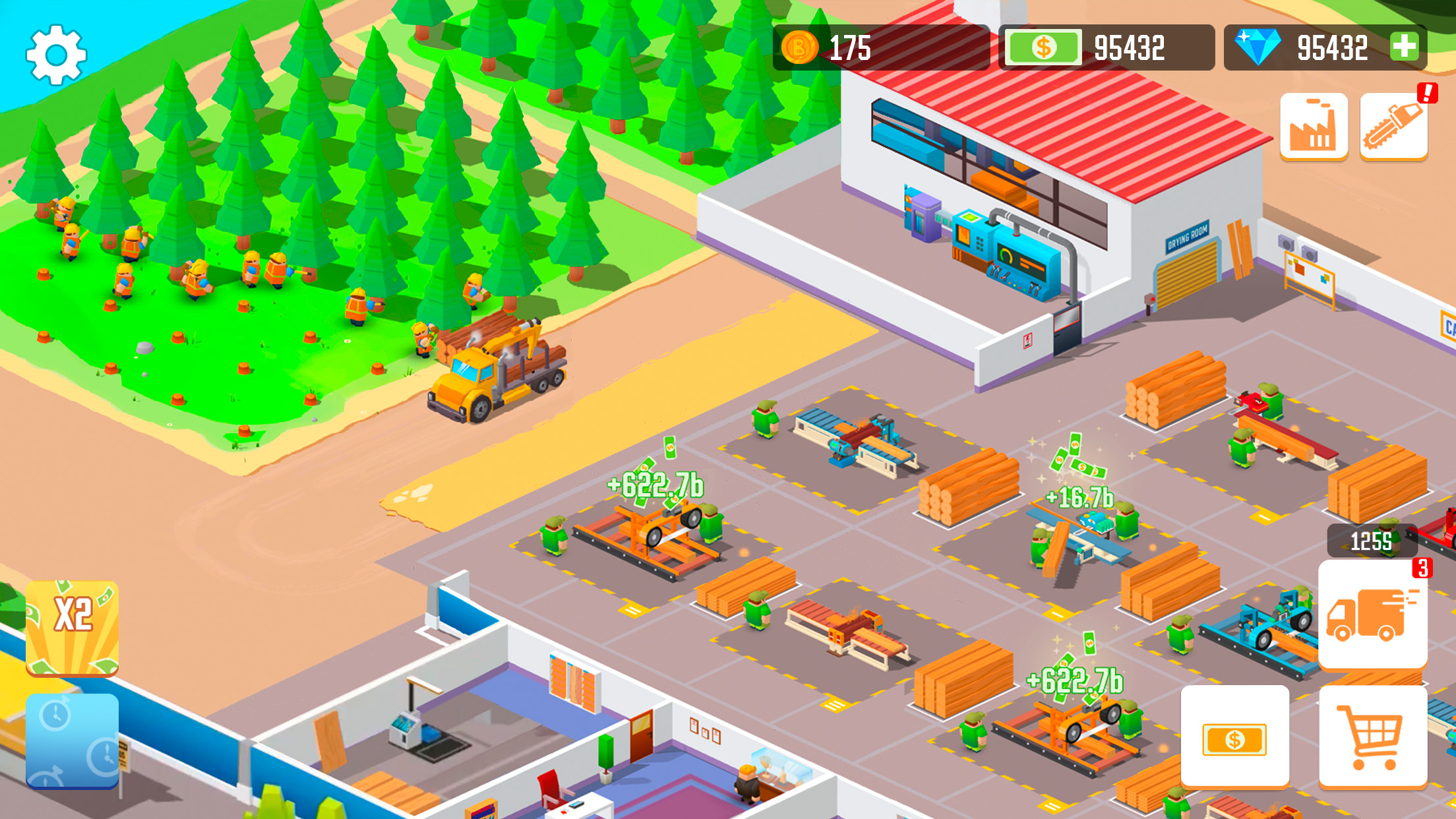The width and height of the screenshot is (1456, 819).
Task: Tap the orange money banknote button
Action: pos(1236,737)
